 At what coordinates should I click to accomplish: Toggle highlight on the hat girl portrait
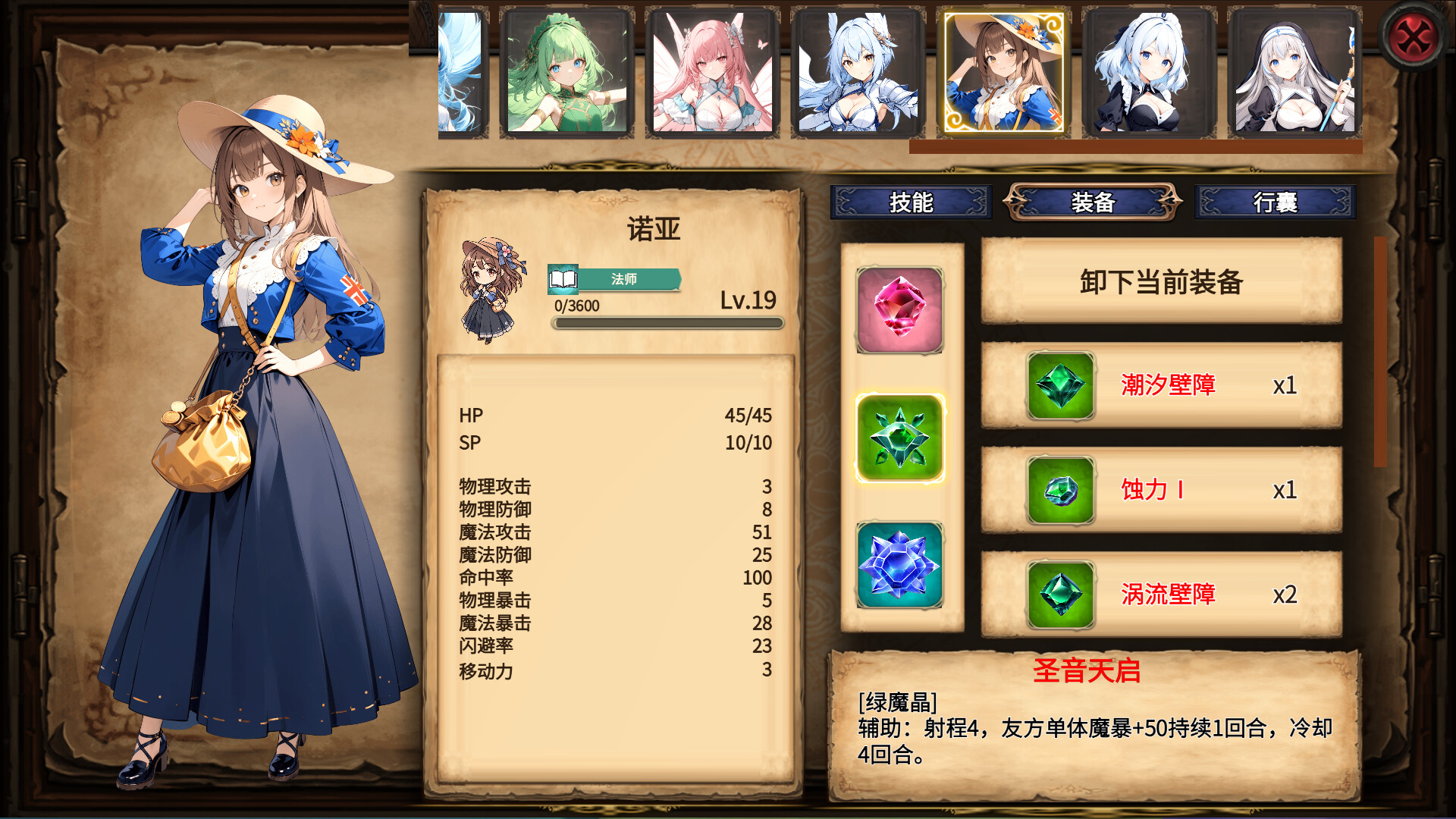click(x=1001, y=71)
